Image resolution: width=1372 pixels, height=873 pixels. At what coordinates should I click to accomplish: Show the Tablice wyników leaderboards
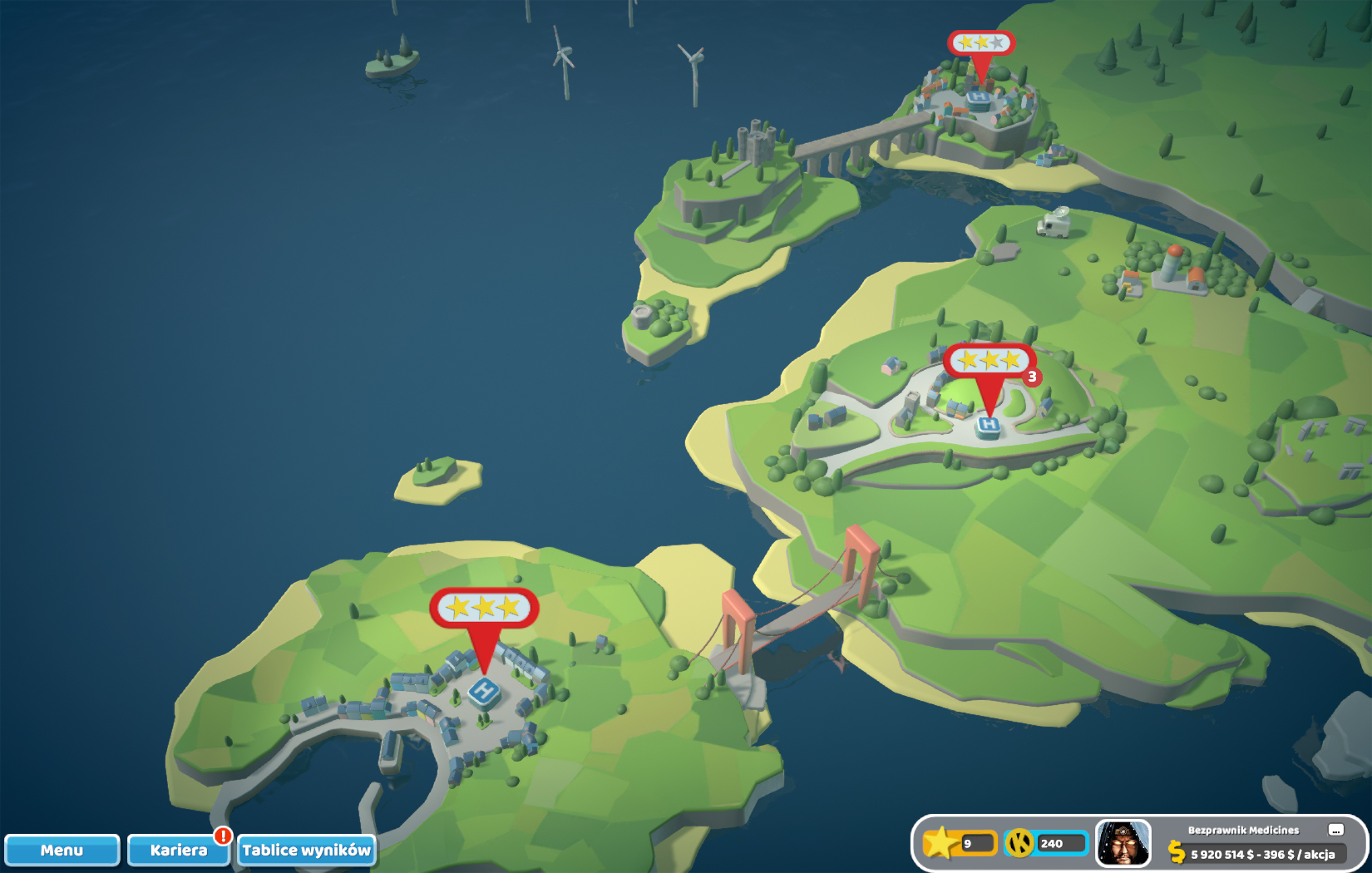point(306,850)
